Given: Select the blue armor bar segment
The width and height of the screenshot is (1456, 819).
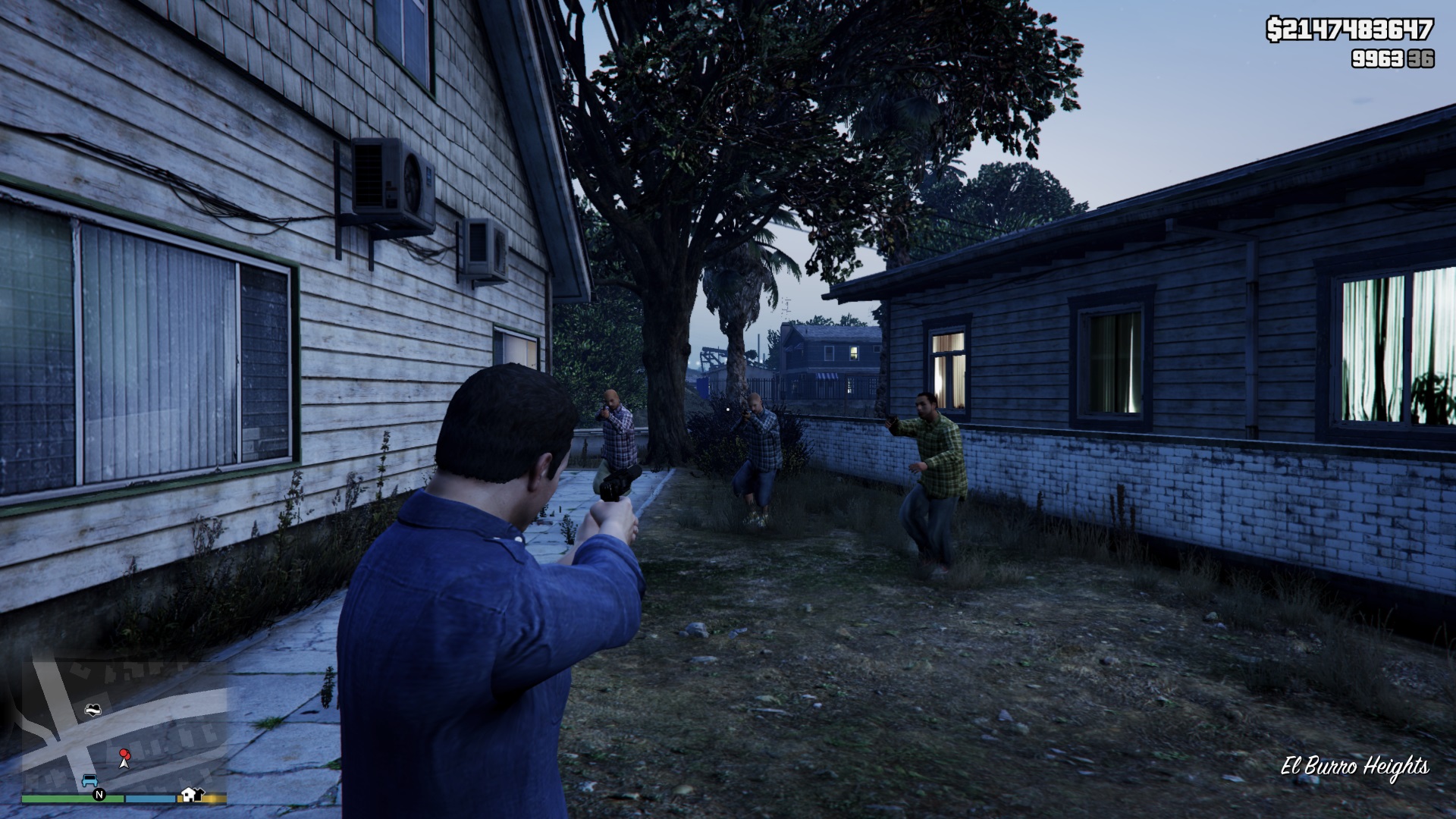Looking at the screenshot, I should 150,799.
